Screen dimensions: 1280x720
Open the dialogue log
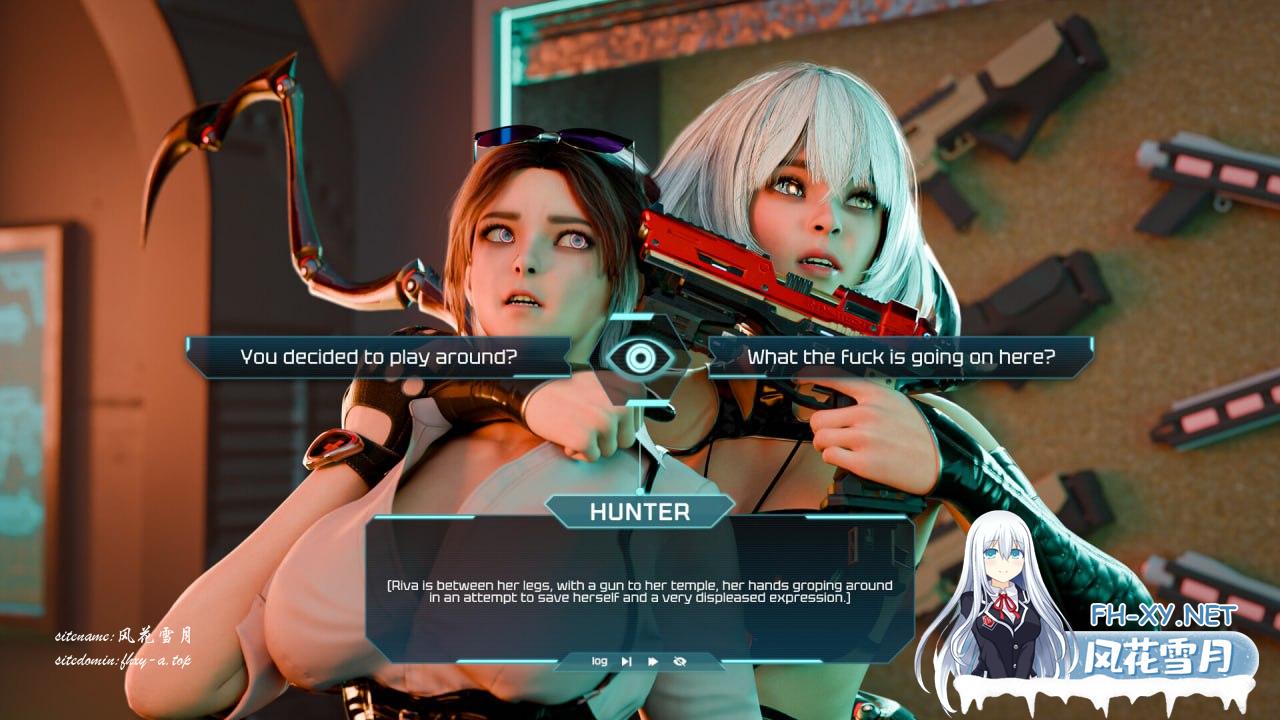tap(599, 661)
